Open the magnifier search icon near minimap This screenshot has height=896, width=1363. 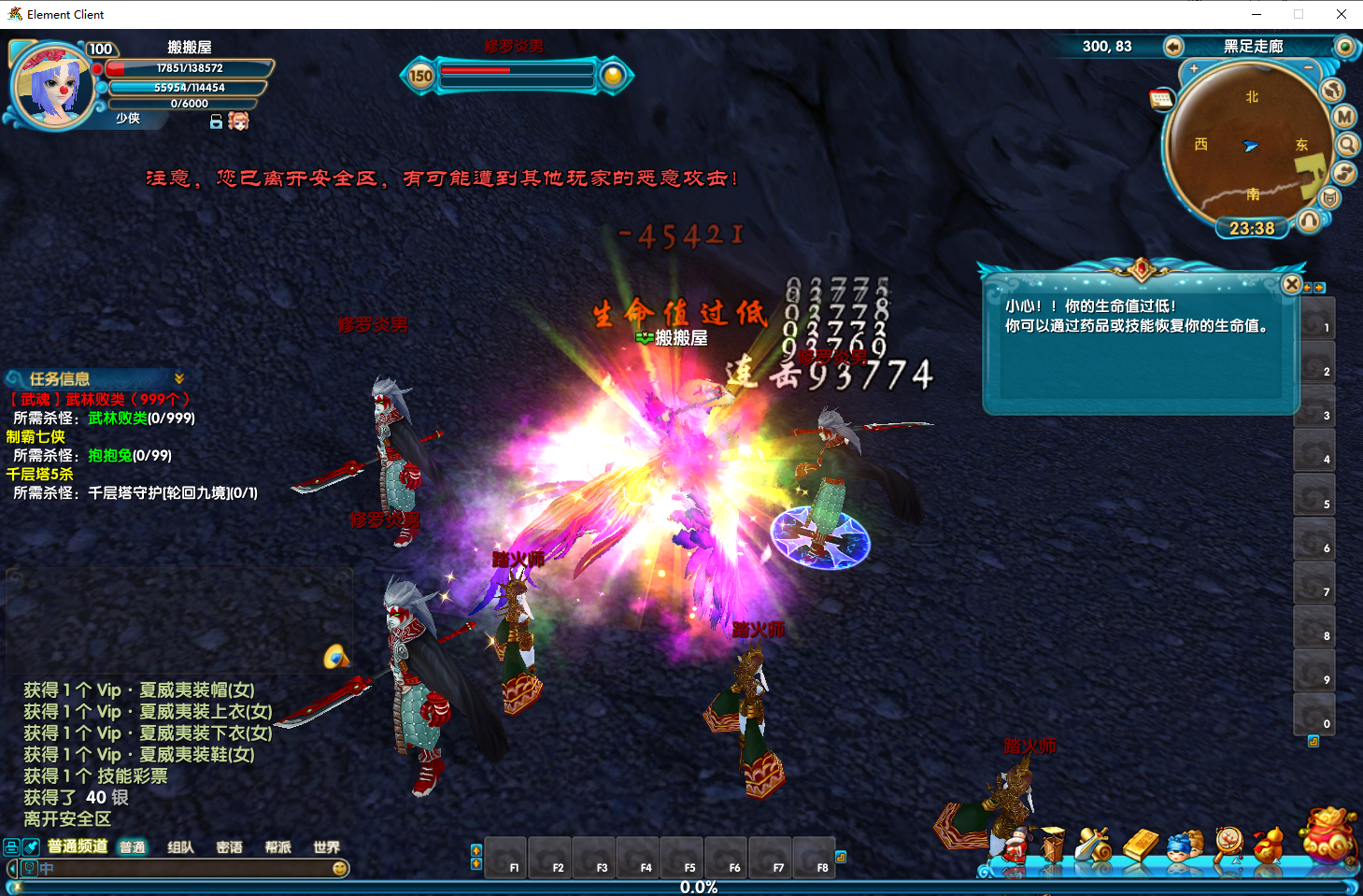(x=1345, y=144)
